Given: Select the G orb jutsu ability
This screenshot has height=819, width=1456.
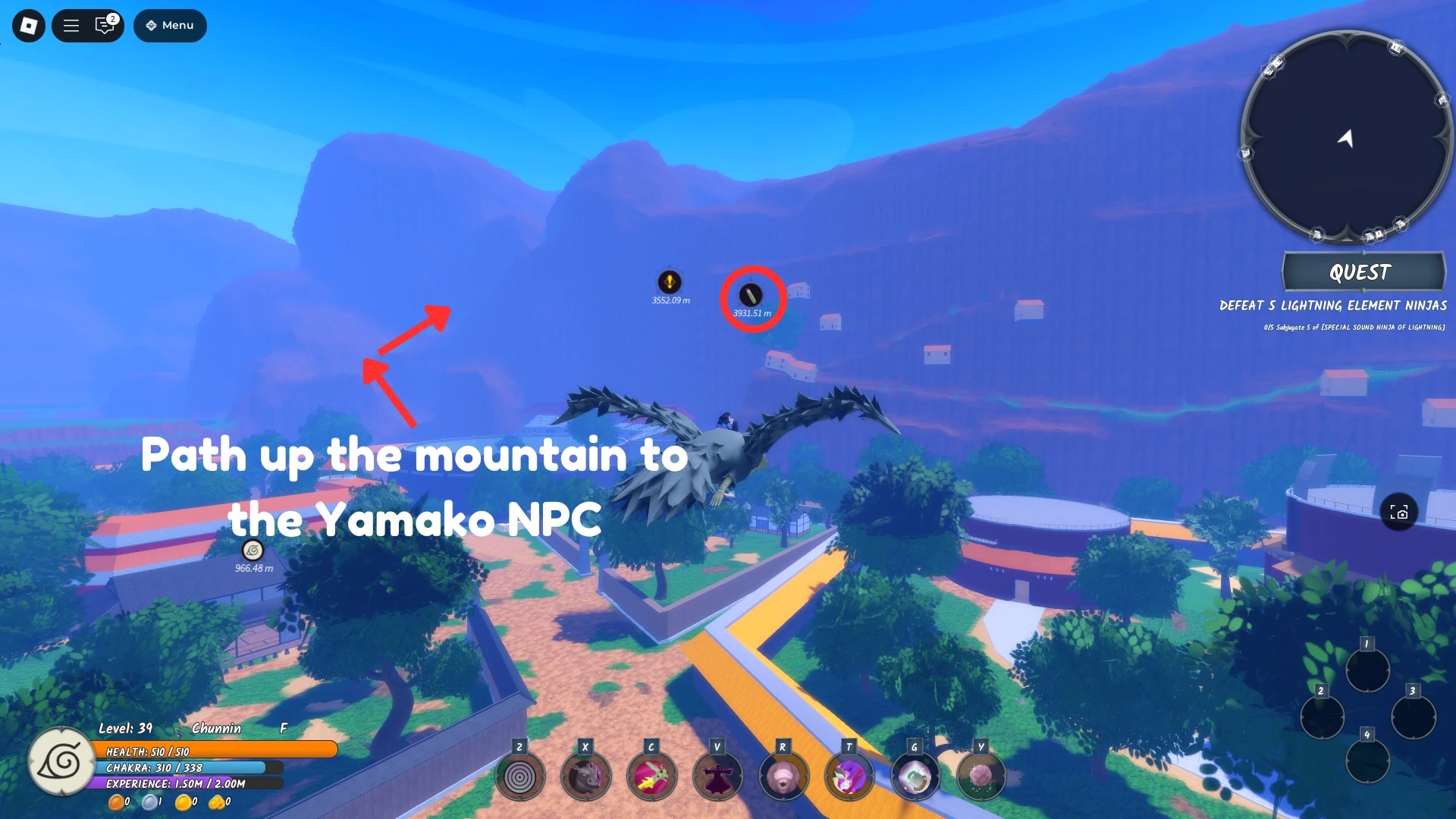Looking at the screenshot, I should click(x=915, y=775).
